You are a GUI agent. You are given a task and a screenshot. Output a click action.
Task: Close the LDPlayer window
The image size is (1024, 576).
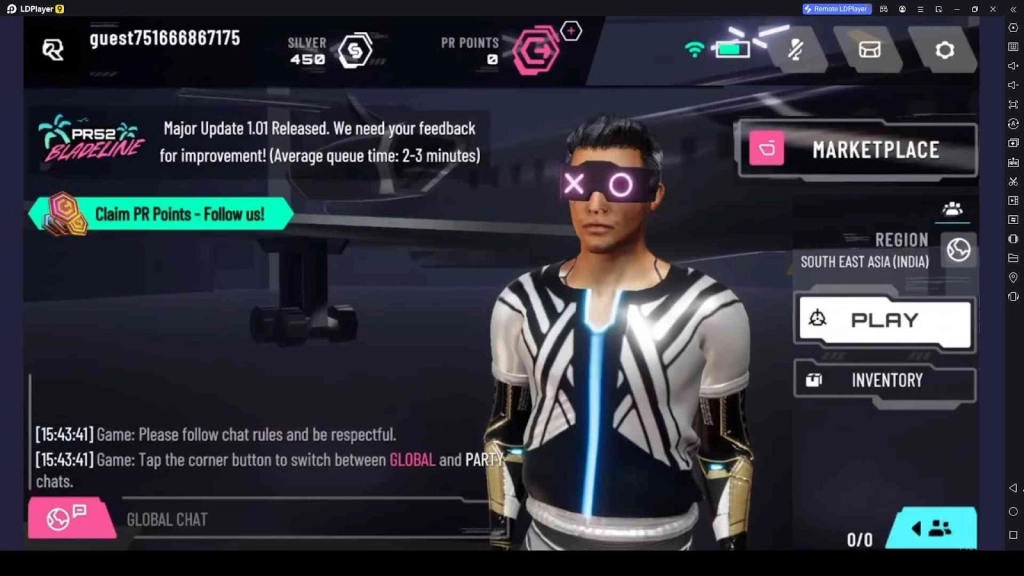tap(992, 9)
